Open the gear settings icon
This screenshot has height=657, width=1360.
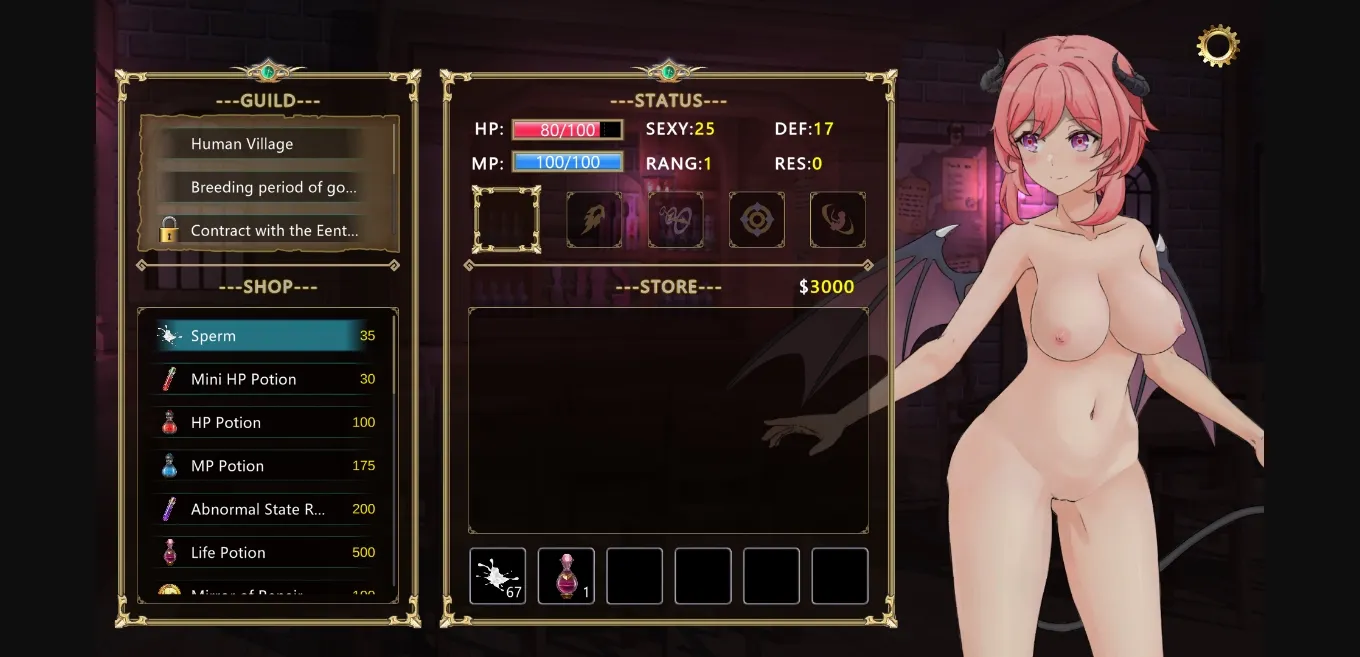[x=1217, y=46]
